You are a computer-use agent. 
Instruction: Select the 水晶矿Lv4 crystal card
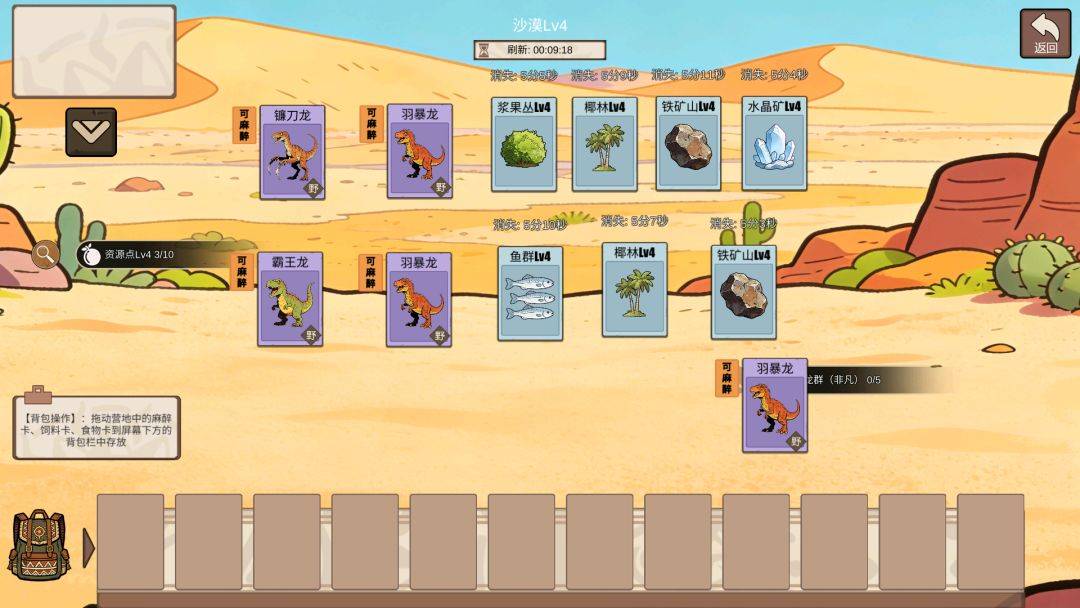click(774, 144)
